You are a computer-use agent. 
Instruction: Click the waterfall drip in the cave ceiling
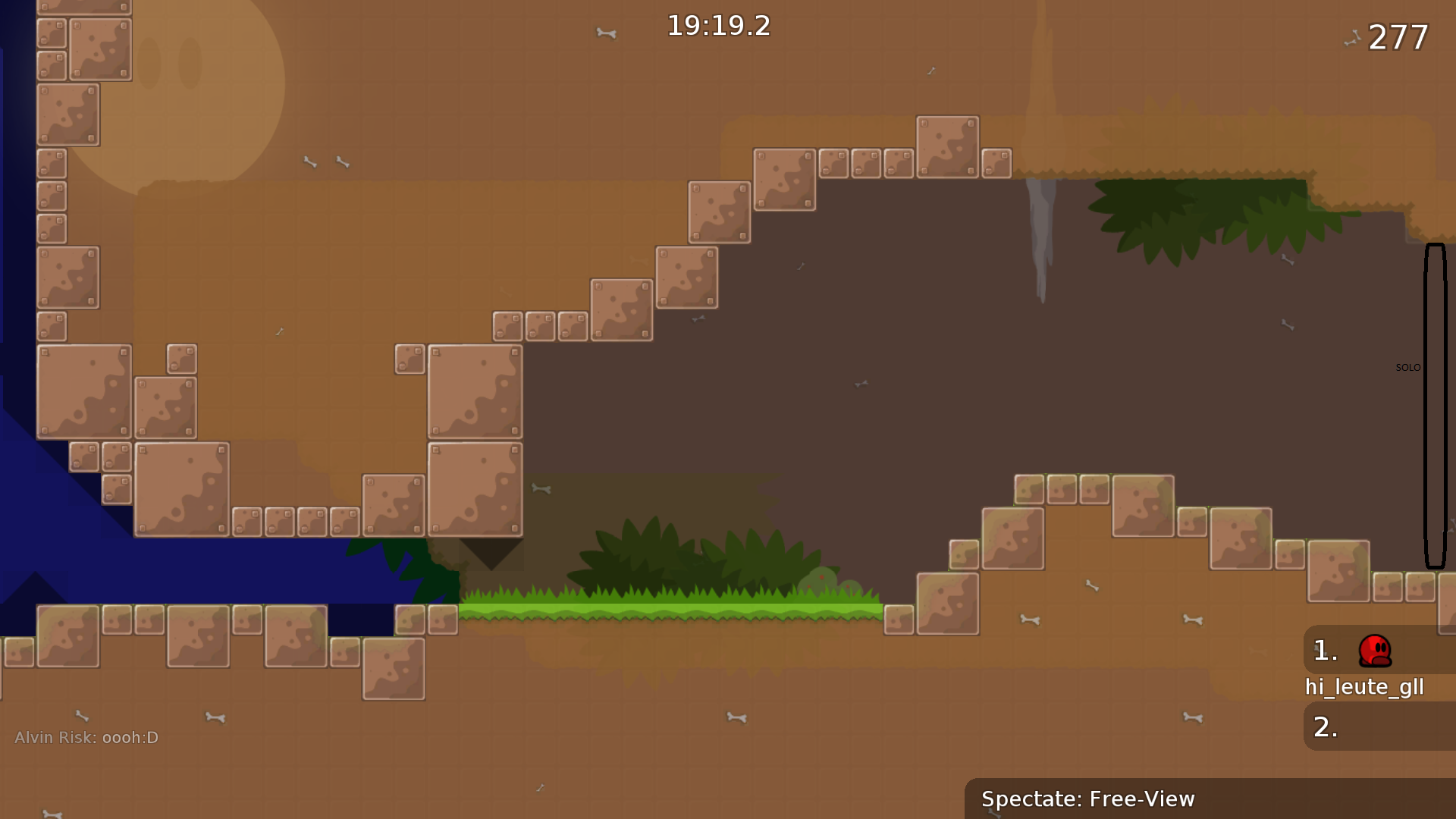coord(1042,227)
